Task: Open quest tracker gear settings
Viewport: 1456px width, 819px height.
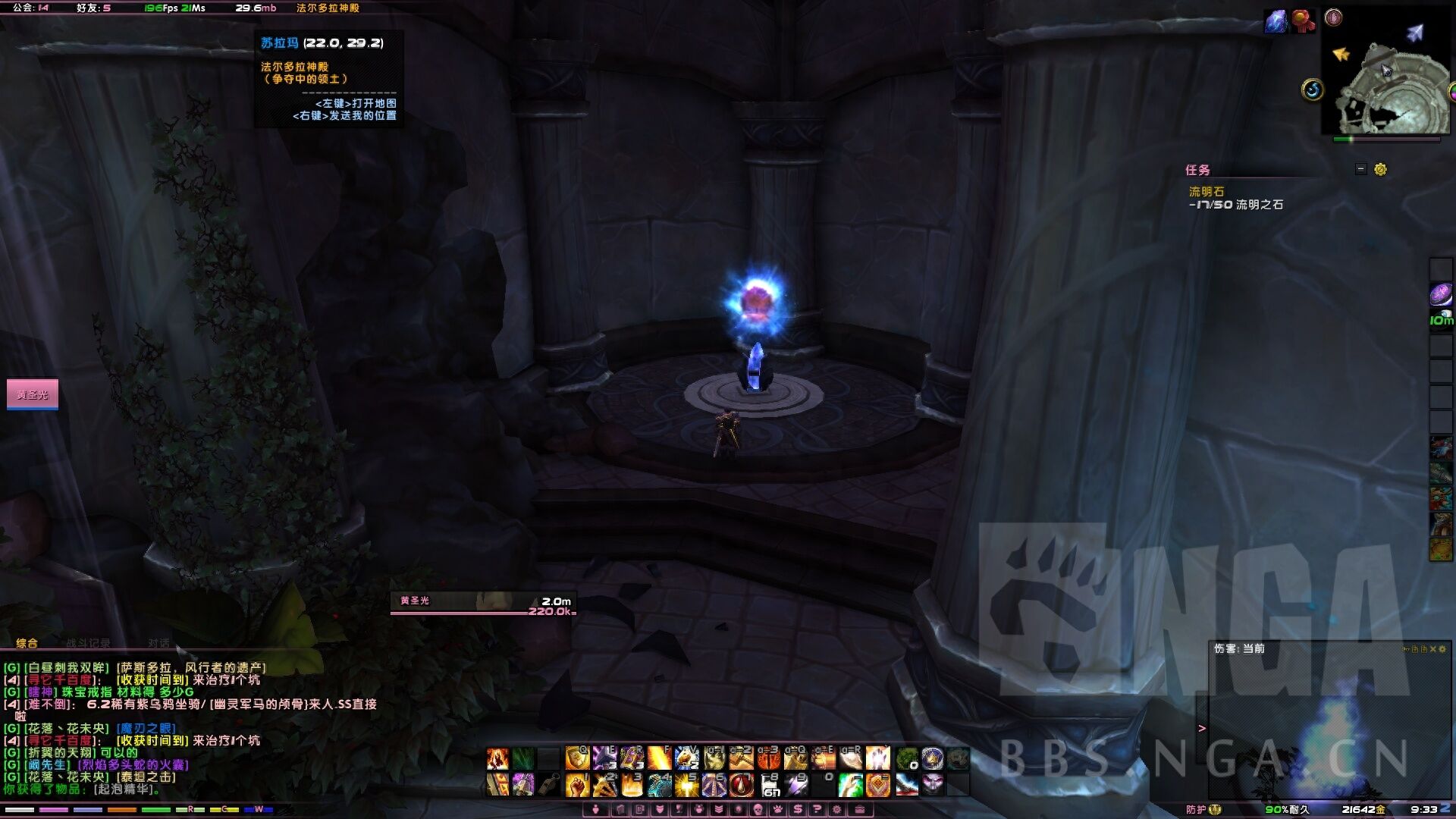Action: [x=1380, y=169]
